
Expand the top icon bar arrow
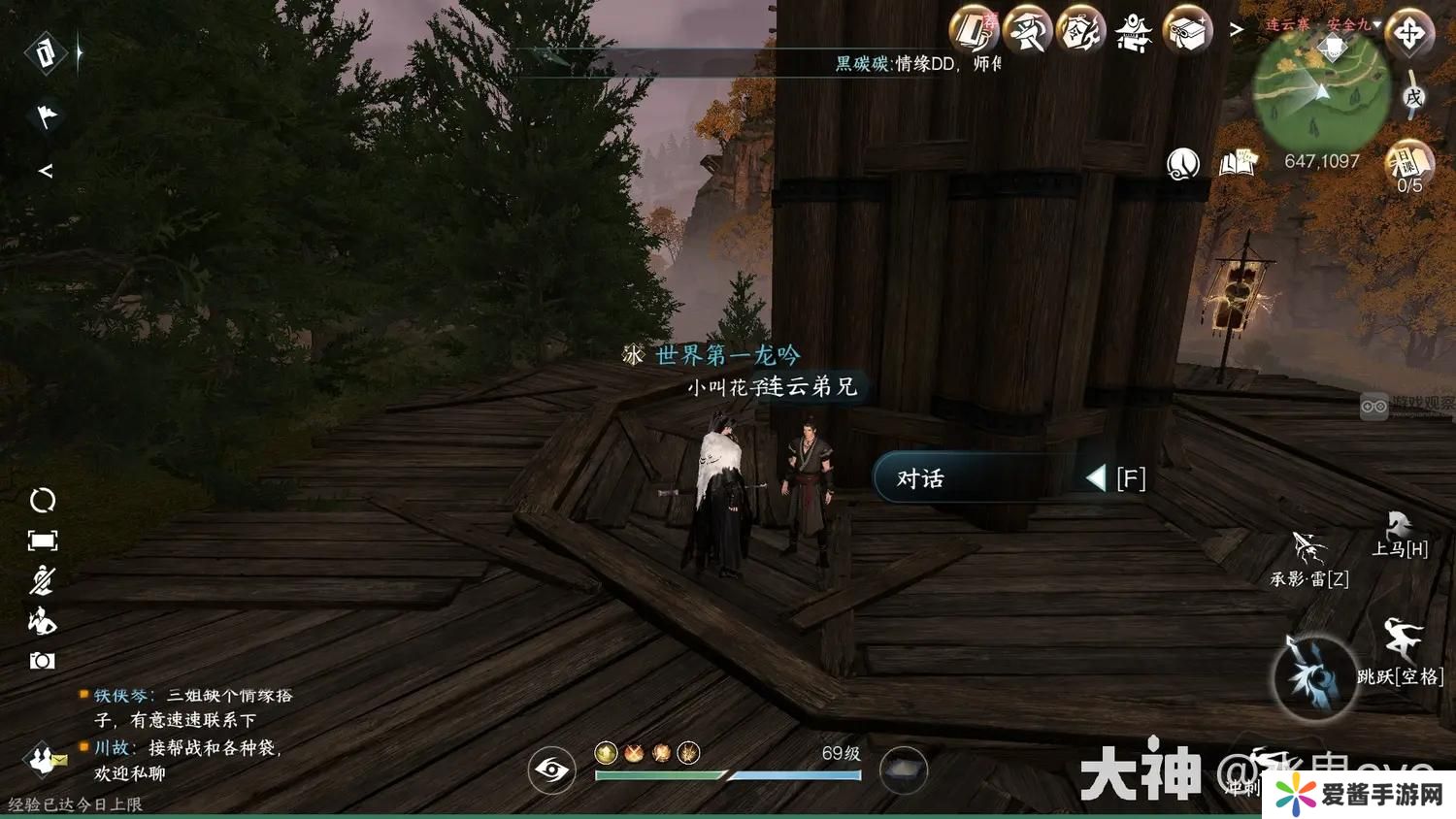coord(1236,31)
